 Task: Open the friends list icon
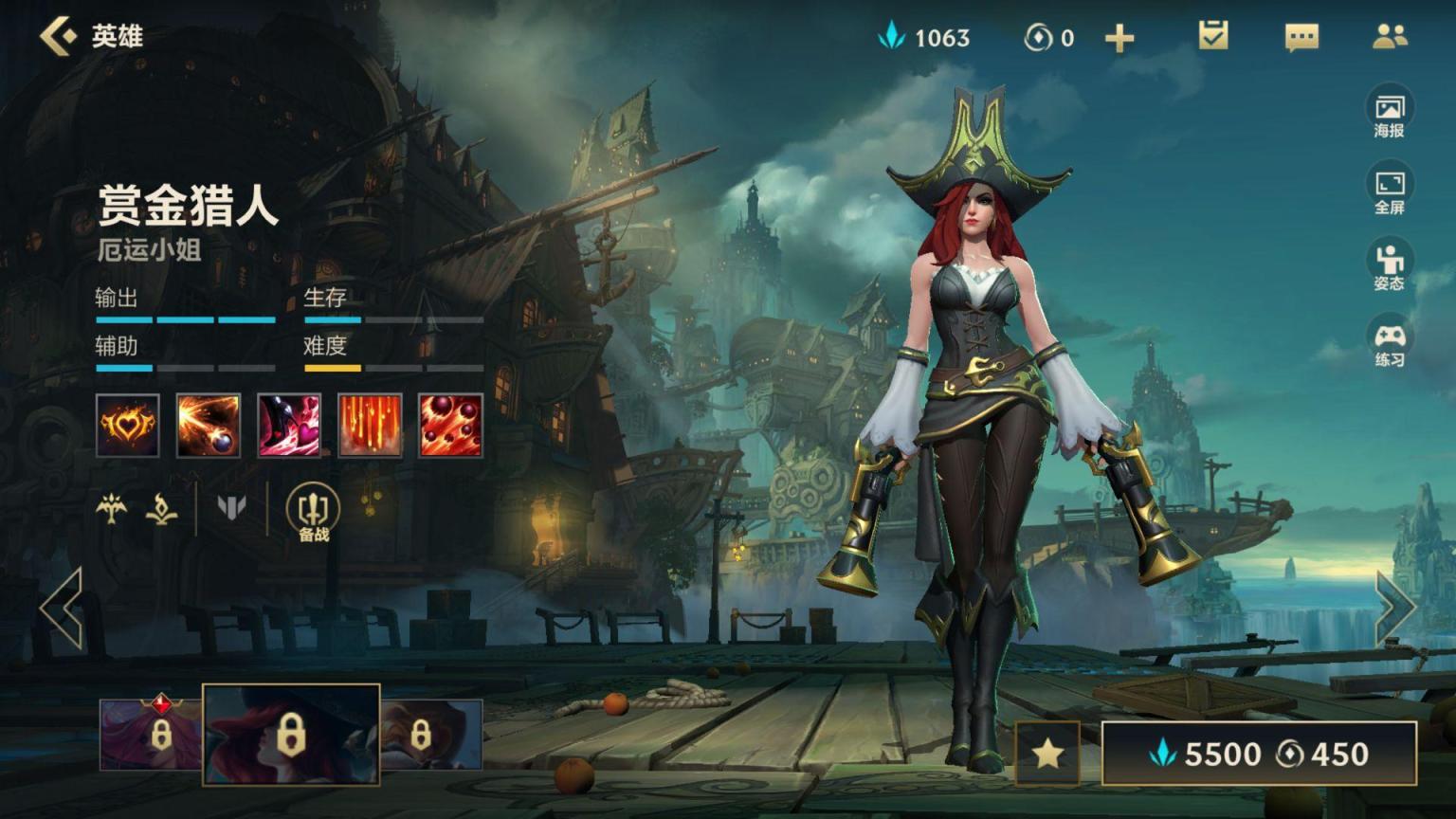coord(1390,36)
